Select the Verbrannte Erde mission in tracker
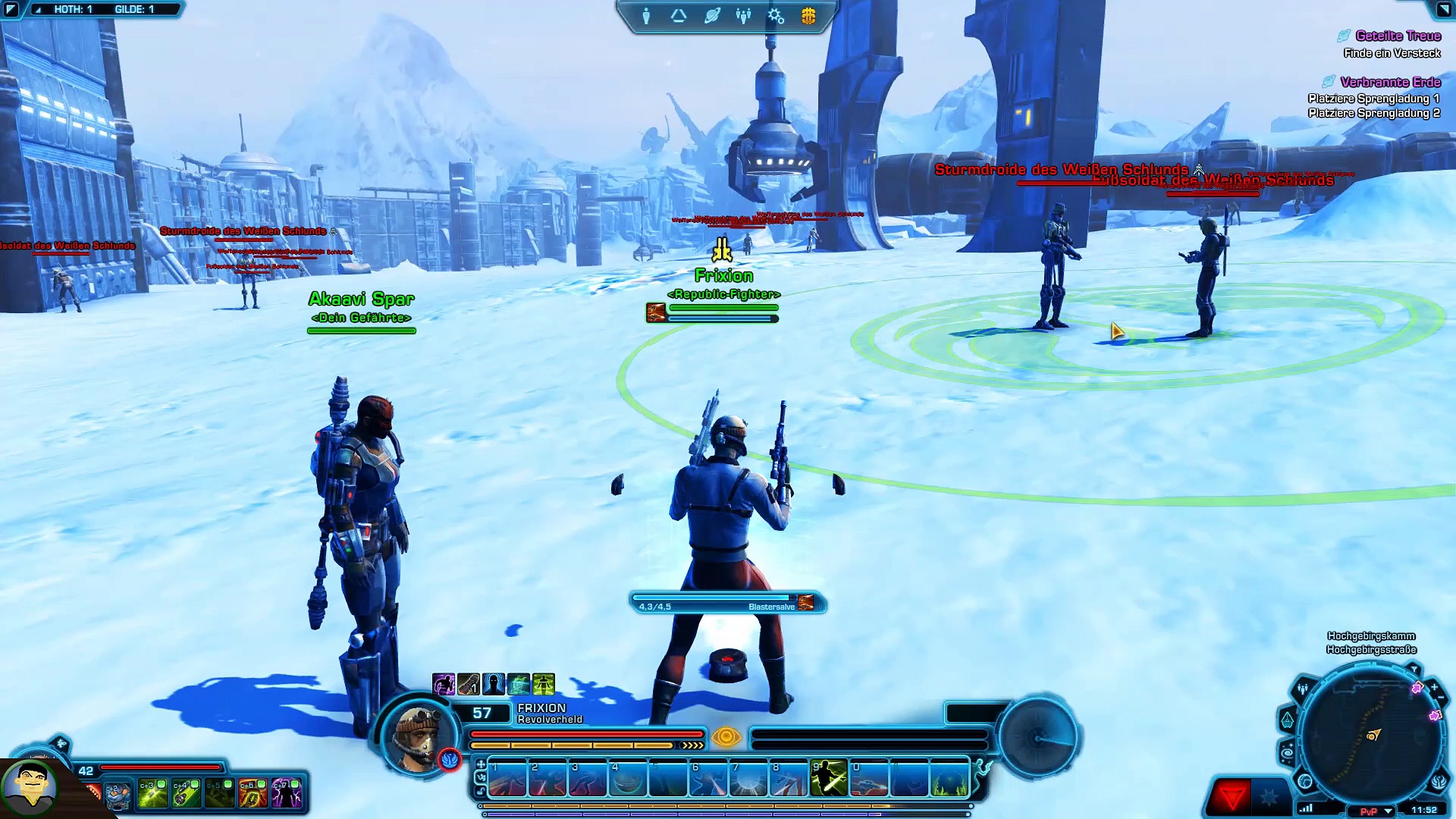 click(1389, 82)
